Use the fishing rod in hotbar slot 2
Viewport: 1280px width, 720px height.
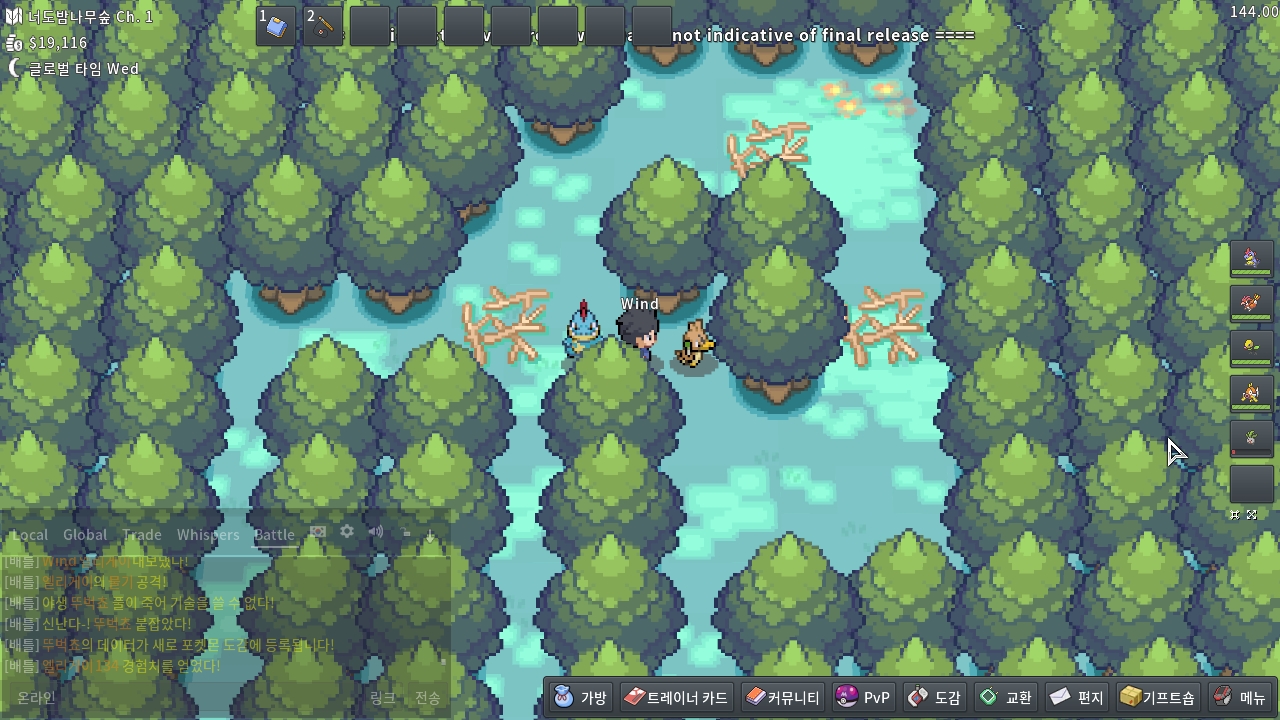pos(323,26)
